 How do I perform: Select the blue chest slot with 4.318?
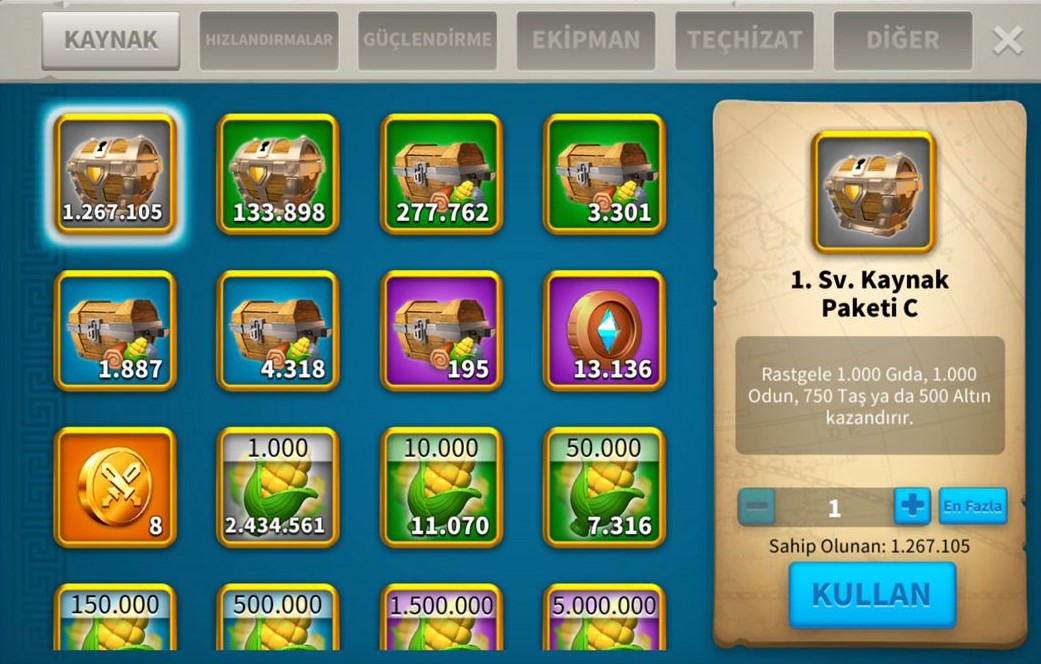coord(278,330)
